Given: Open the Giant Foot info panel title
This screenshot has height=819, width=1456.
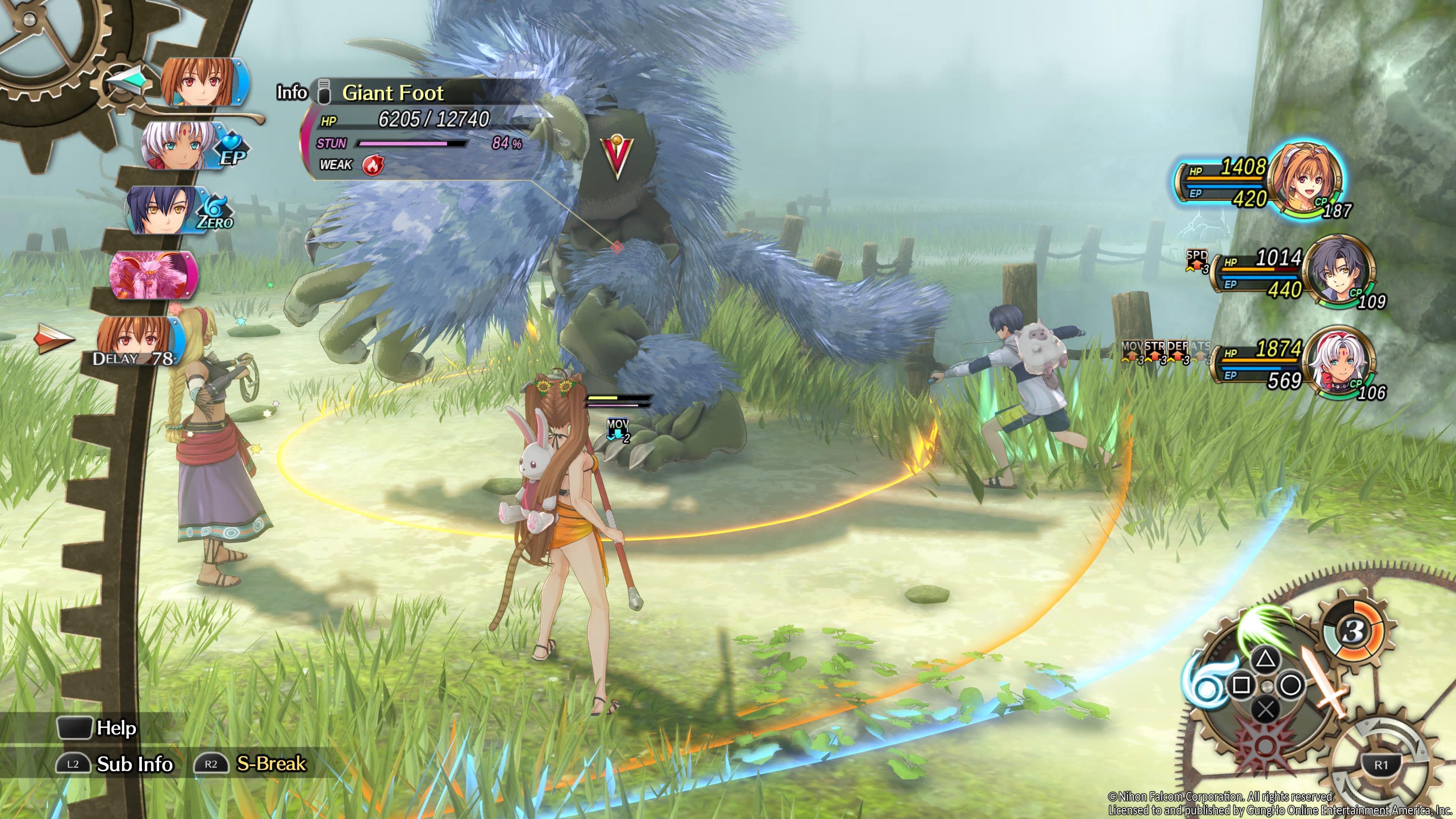Looking at the screenshot, I should (x=393, y=93).
